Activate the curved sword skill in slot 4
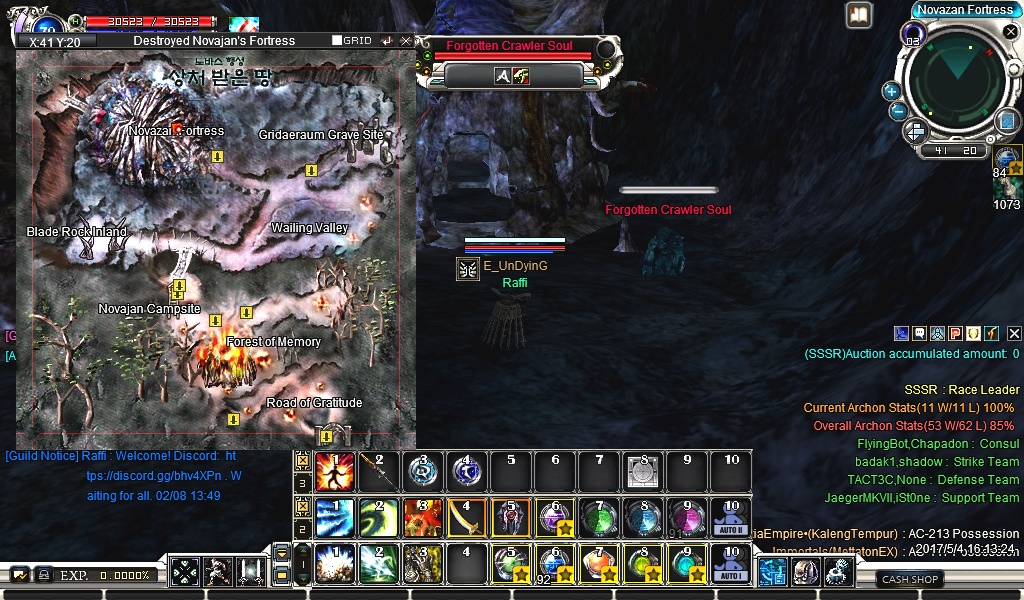 (464, 517)
